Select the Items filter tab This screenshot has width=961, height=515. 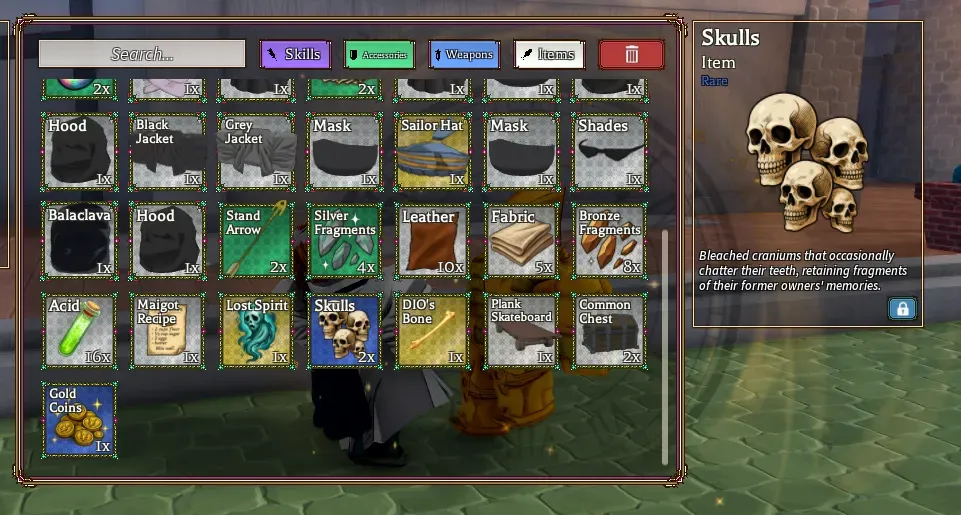point(549,54)
